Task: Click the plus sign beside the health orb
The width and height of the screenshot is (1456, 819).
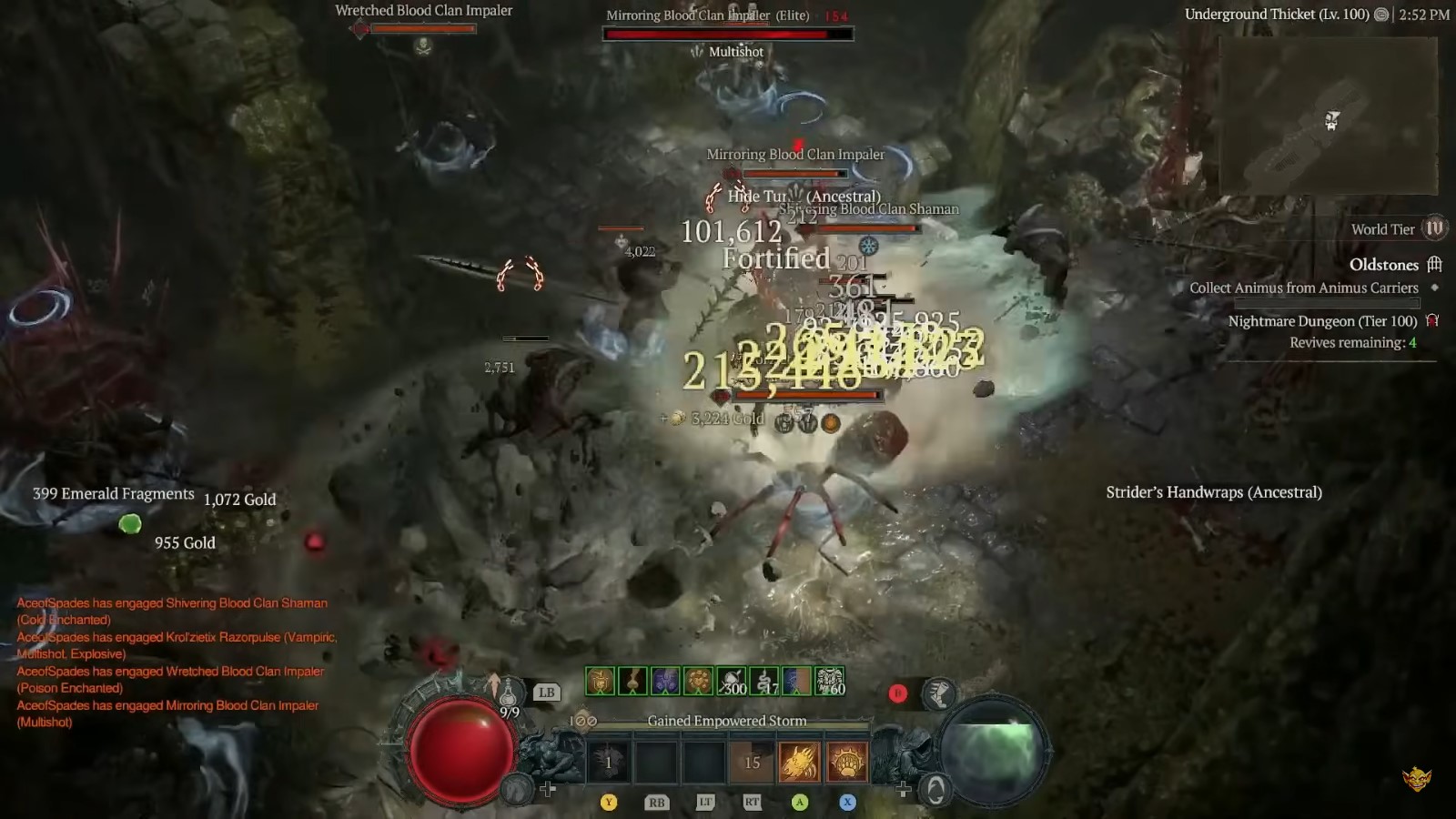Action: pos(549,787)
